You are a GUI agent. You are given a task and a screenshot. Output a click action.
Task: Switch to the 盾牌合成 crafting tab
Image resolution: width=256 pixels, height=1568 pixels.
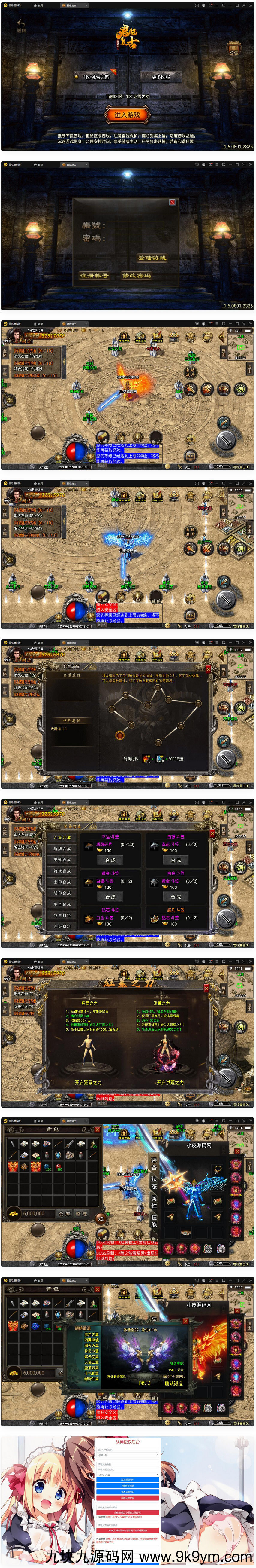tap(62, 848)
